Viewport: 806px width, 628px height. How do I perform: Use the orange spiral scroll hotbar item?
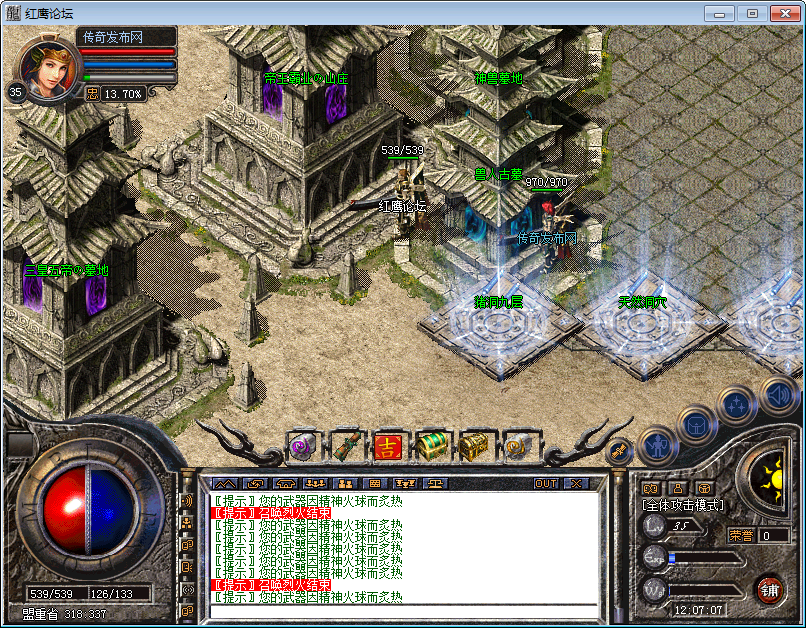(x=517, y=446)
